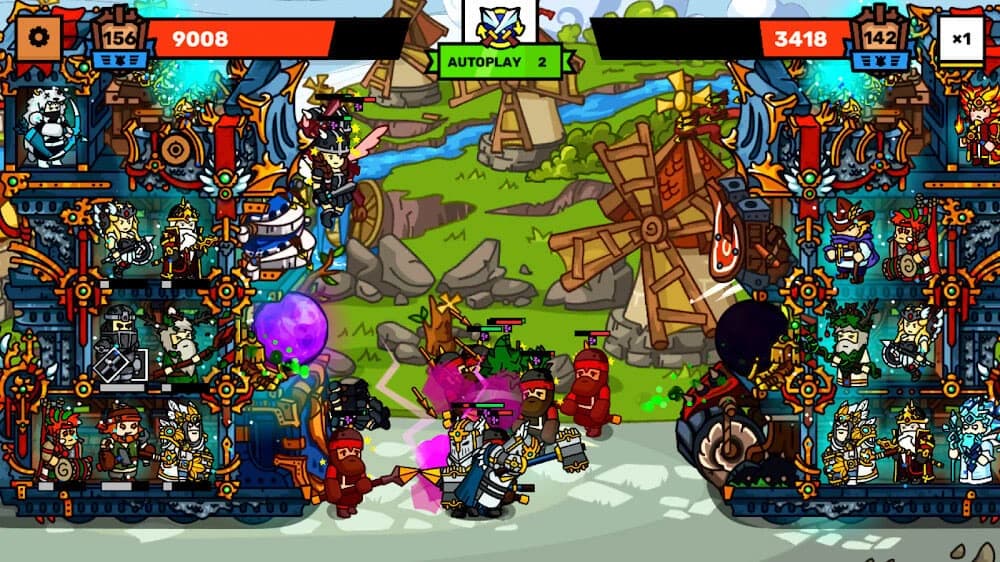Screen dimensions: 1000x562
Task: Tap the winged shield battle emblem
Action: [x=499, y=22]
